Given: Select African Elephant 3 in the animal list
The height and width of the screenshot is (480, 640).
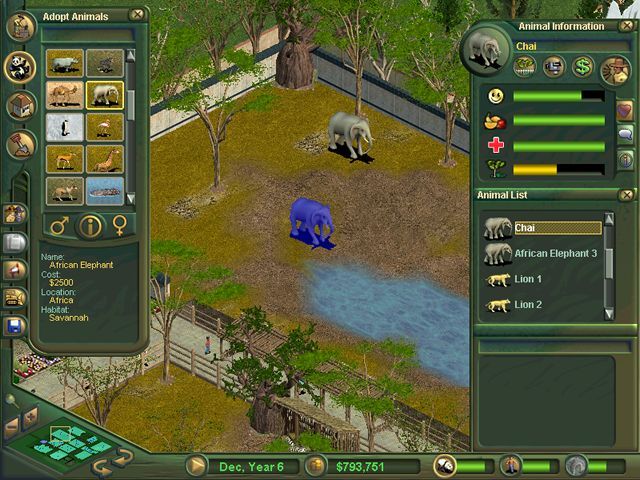Looking at the screenshot, I should click(x=556, y=254).
